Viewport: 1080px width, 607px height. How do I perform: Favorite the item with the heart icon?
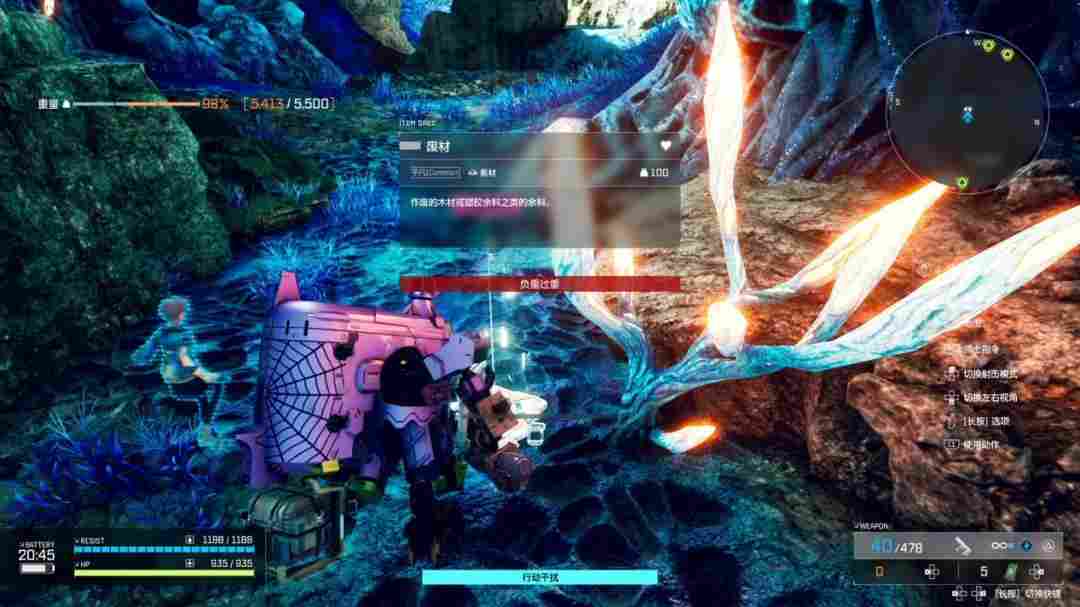(x=665, y=145)
